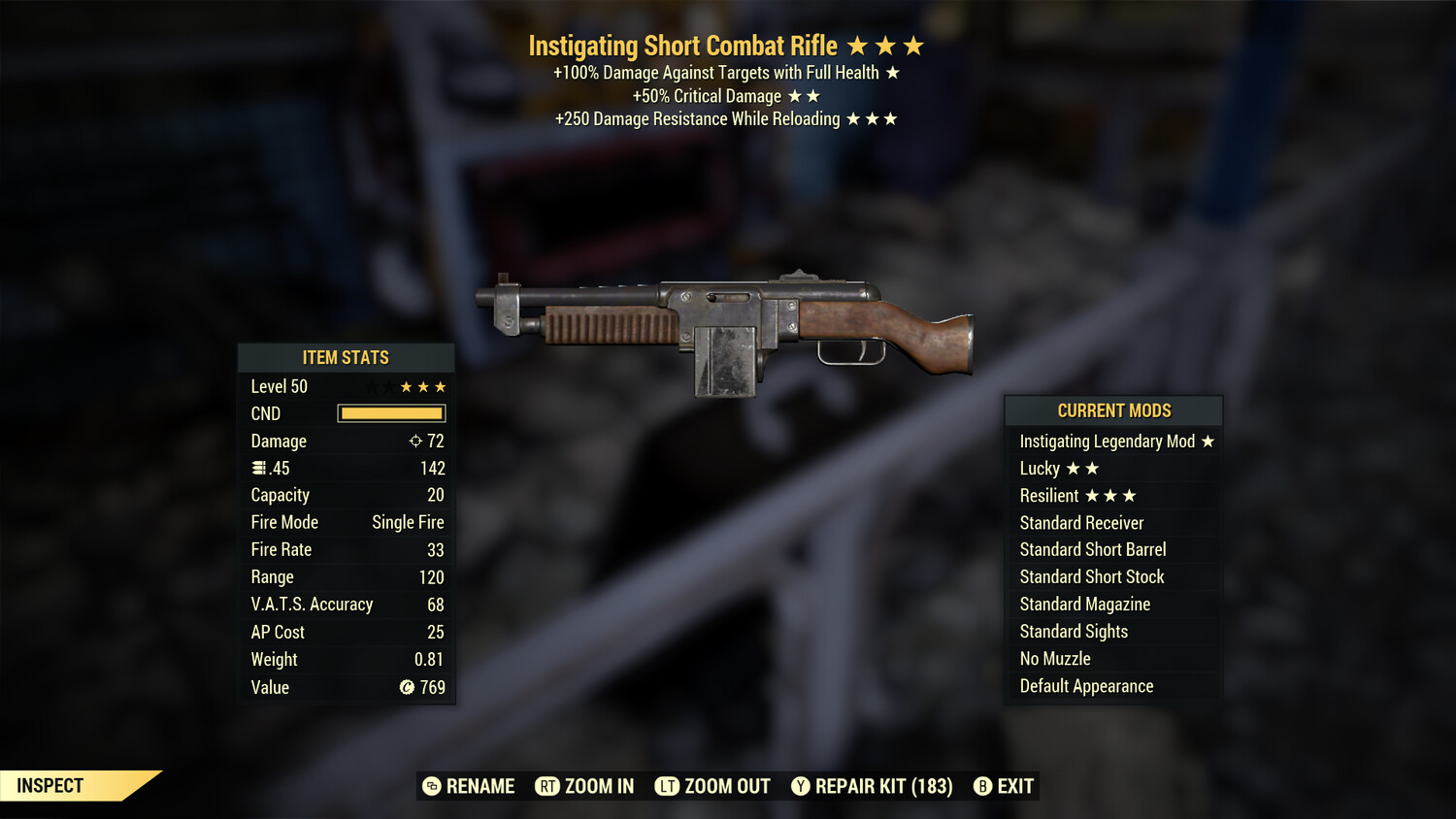Click the CURRENT MODS panel header
Viewport: 1456px width, 819px height.
(x=1113, y=410)
